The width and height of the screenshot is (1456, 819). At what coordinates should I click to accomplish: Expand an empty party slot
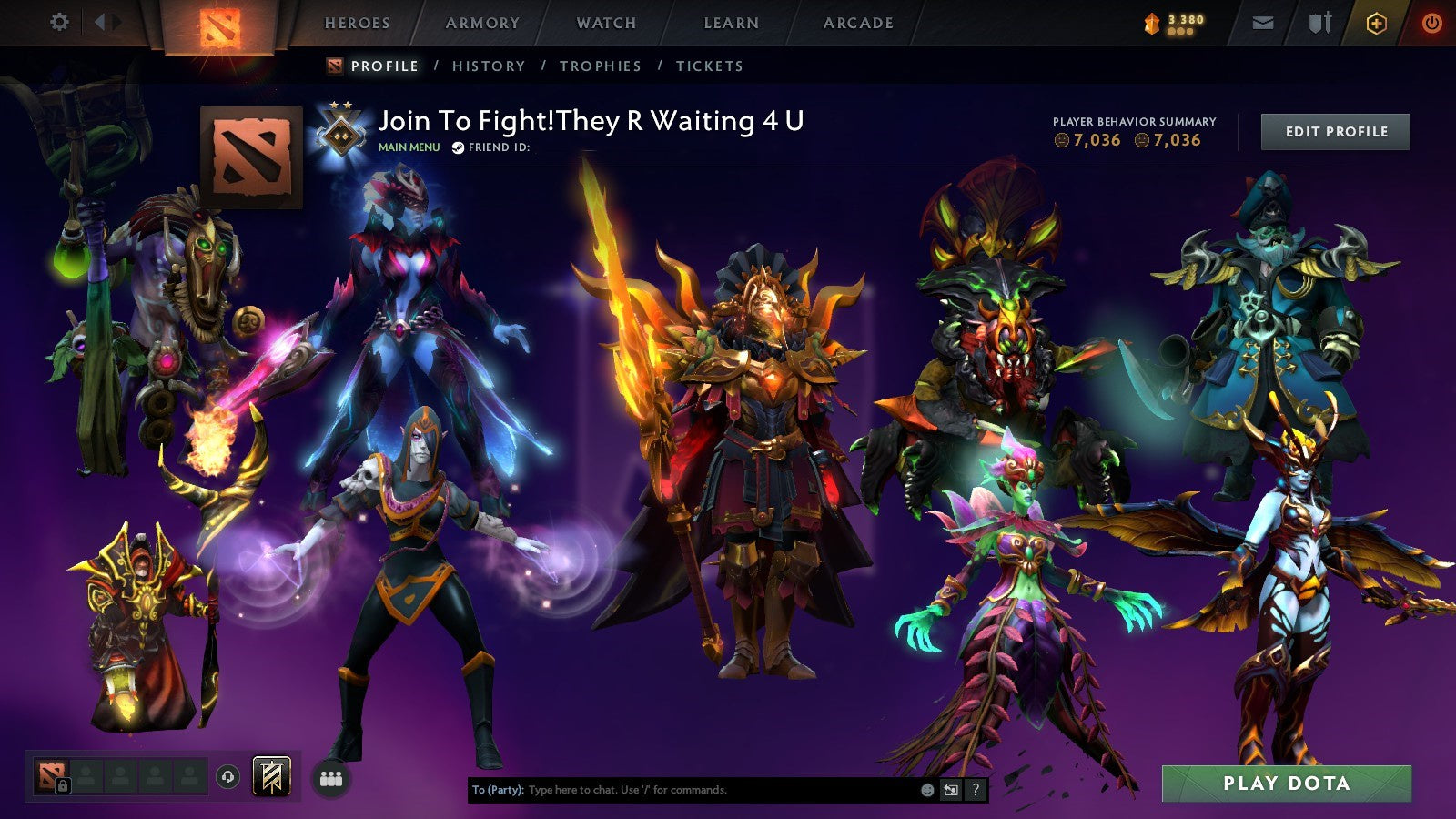(x=118, y=775)
